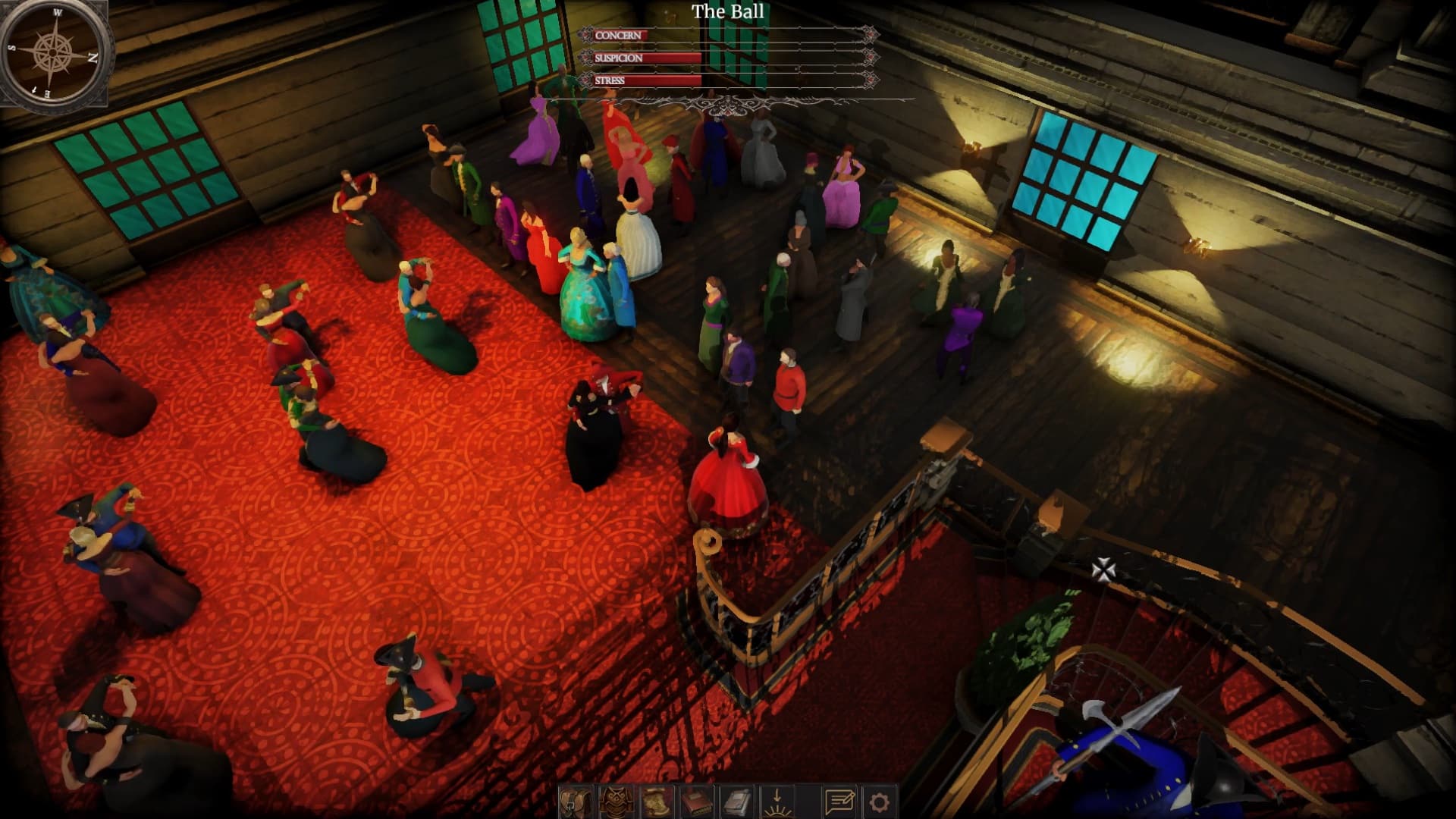Open the grey notebook icon
The height and width of the screenshot is (819, 1456).
[x=736, y=802]
